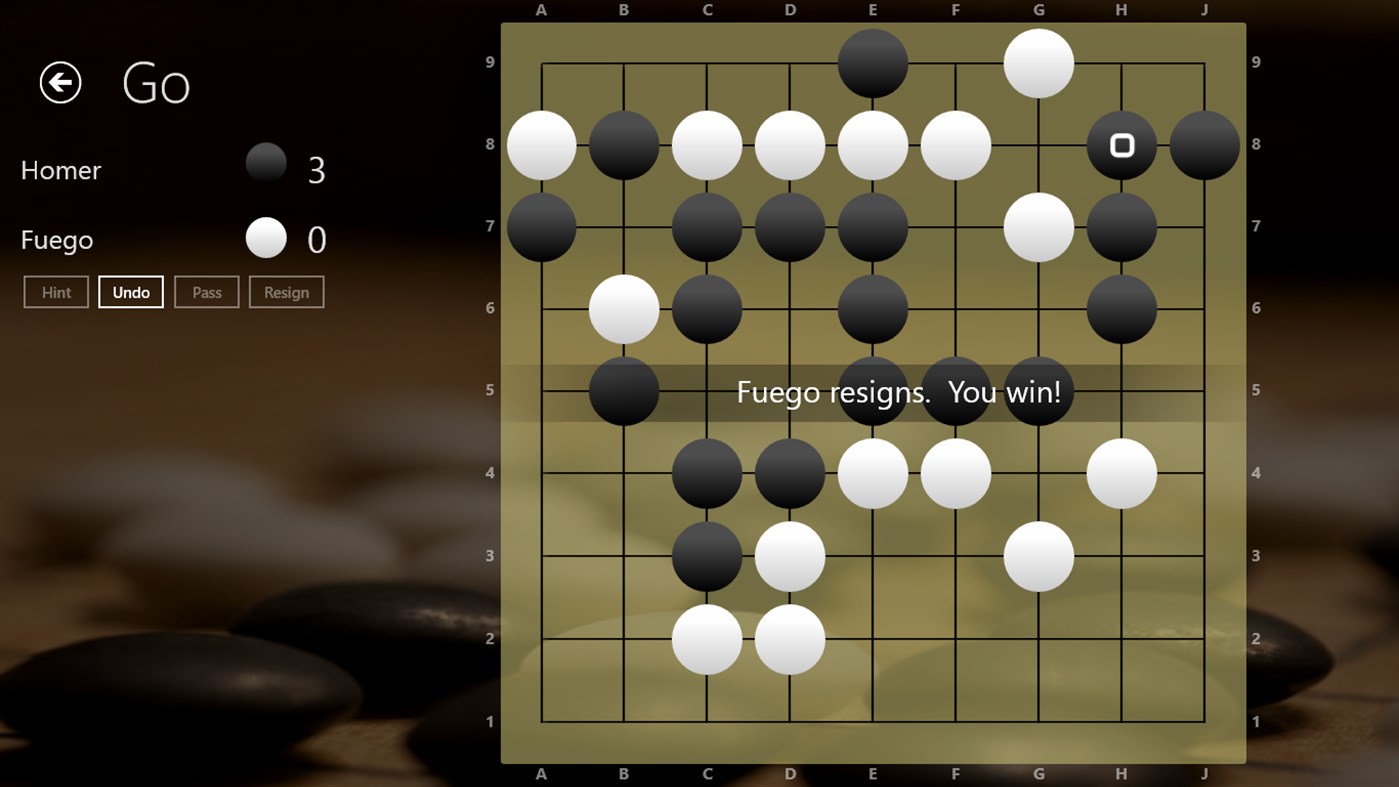Pass your turn

tap(207, 291)
